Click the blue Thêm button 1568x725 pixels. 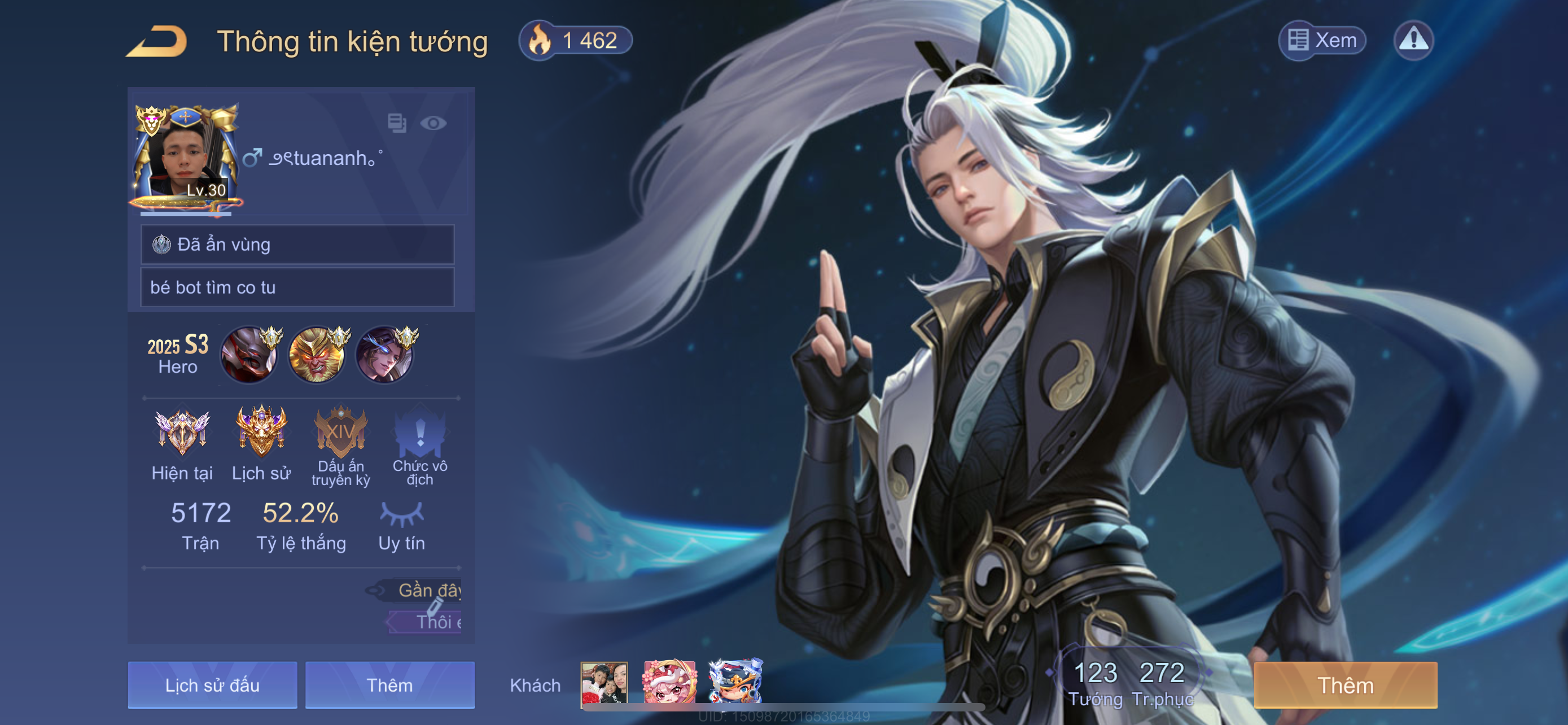(x=389, y=685)
